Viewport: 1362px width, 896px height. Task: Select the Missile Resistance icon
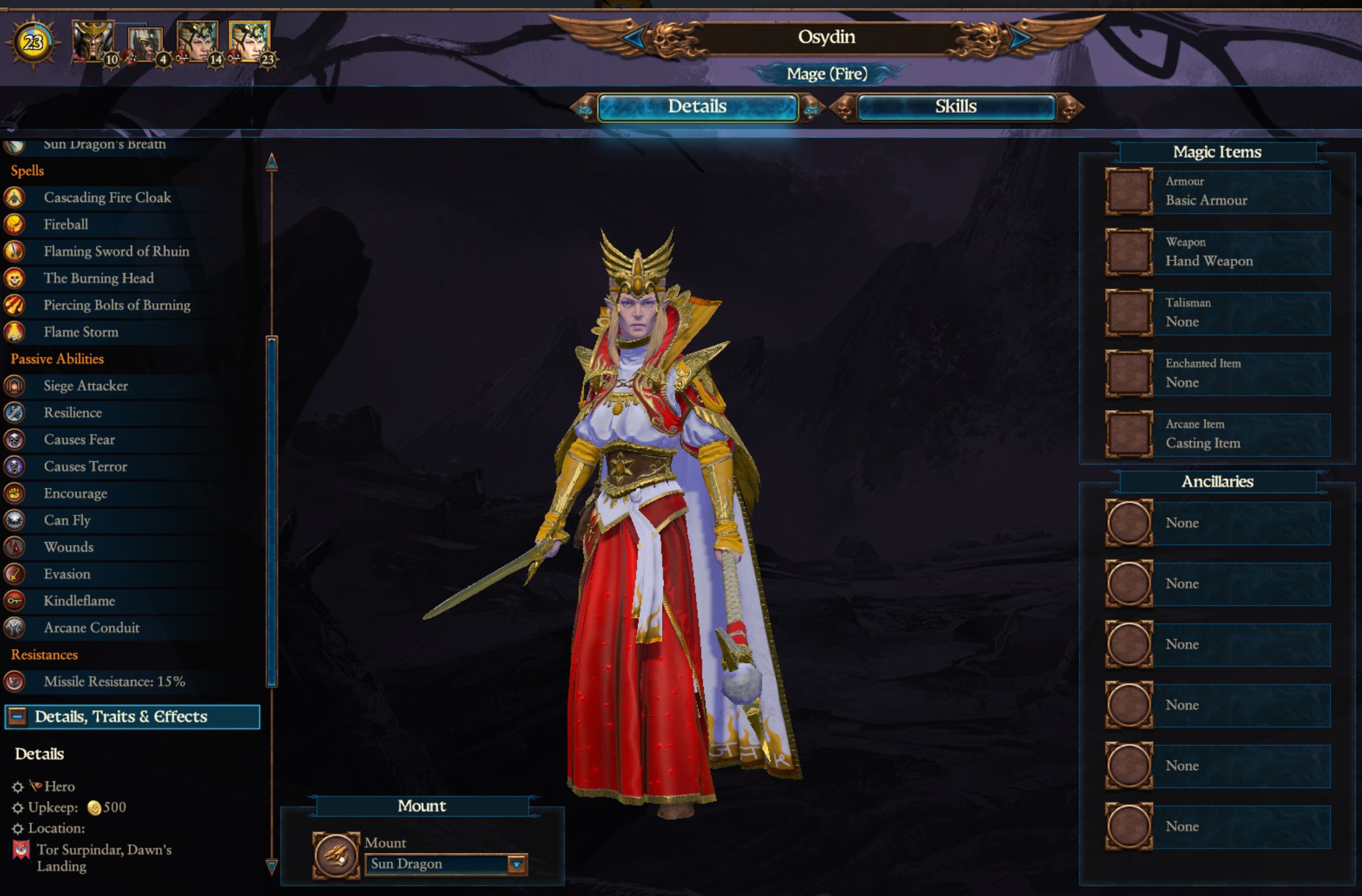(x=16, y=682)
